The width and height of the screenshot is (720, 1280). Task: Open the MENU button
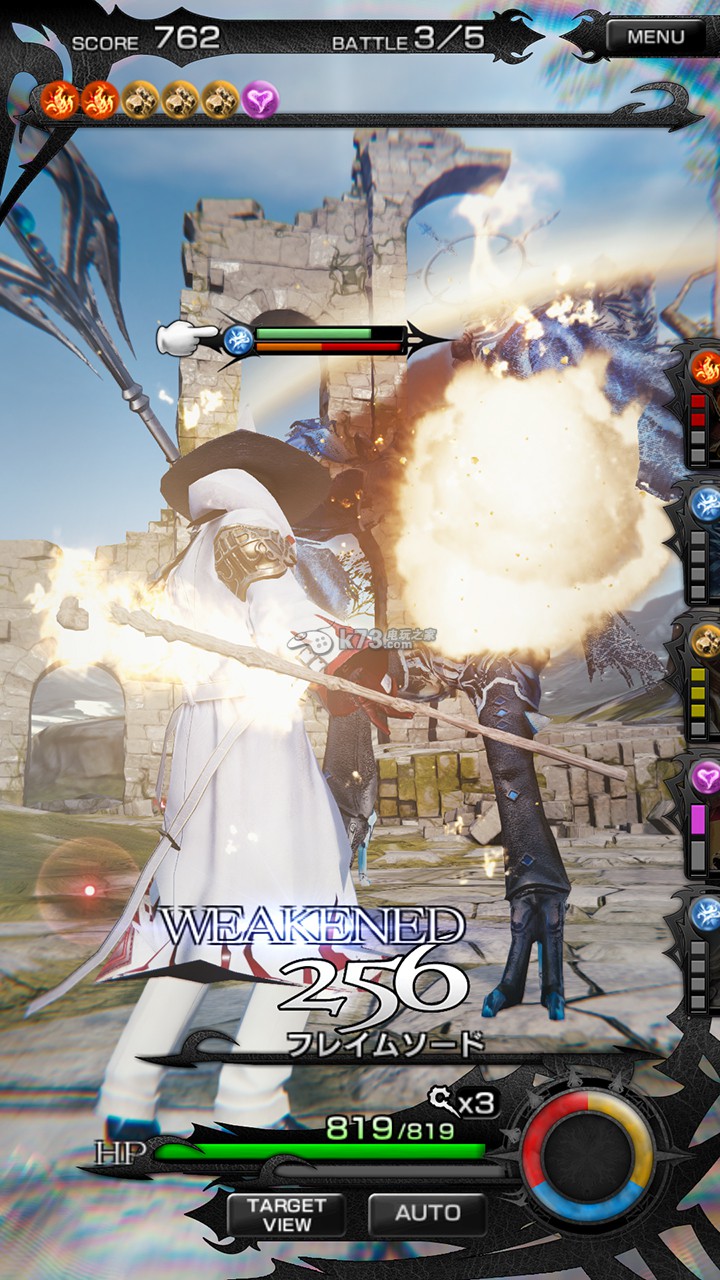pyautogui.click(x=656, y=38)
